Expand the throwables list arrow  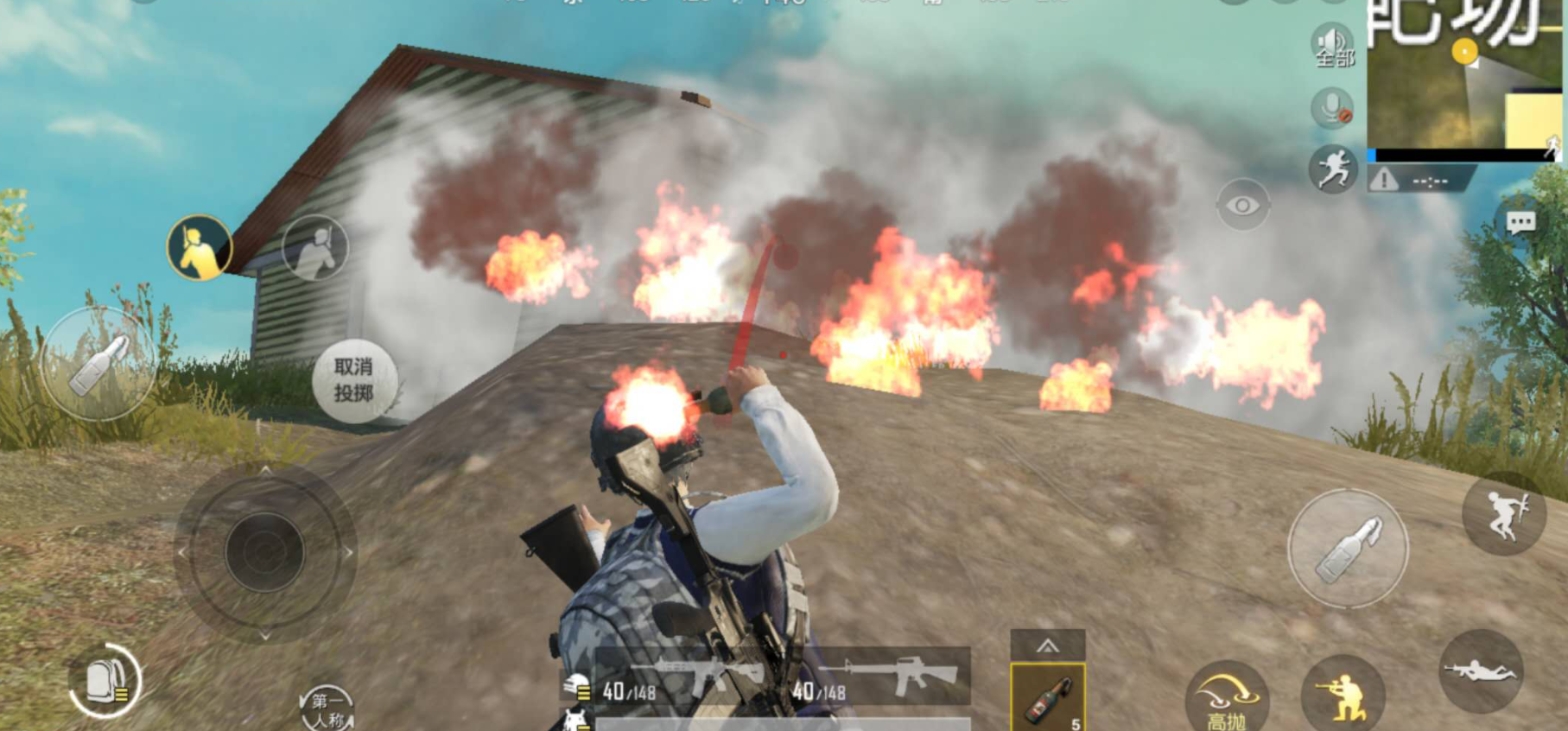point(1048,645)
